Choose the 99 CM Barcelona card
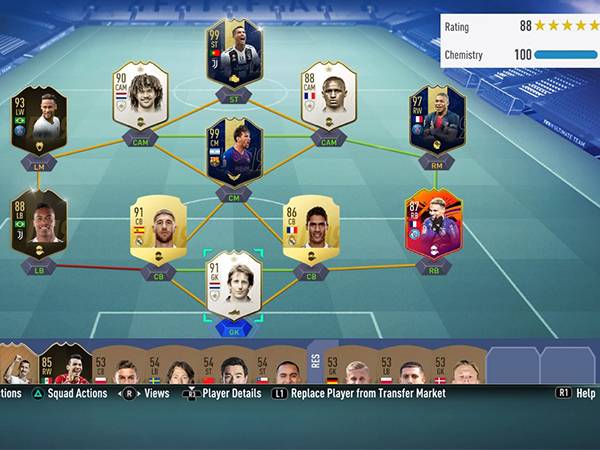600x450 pixels. tap(234, 152)
